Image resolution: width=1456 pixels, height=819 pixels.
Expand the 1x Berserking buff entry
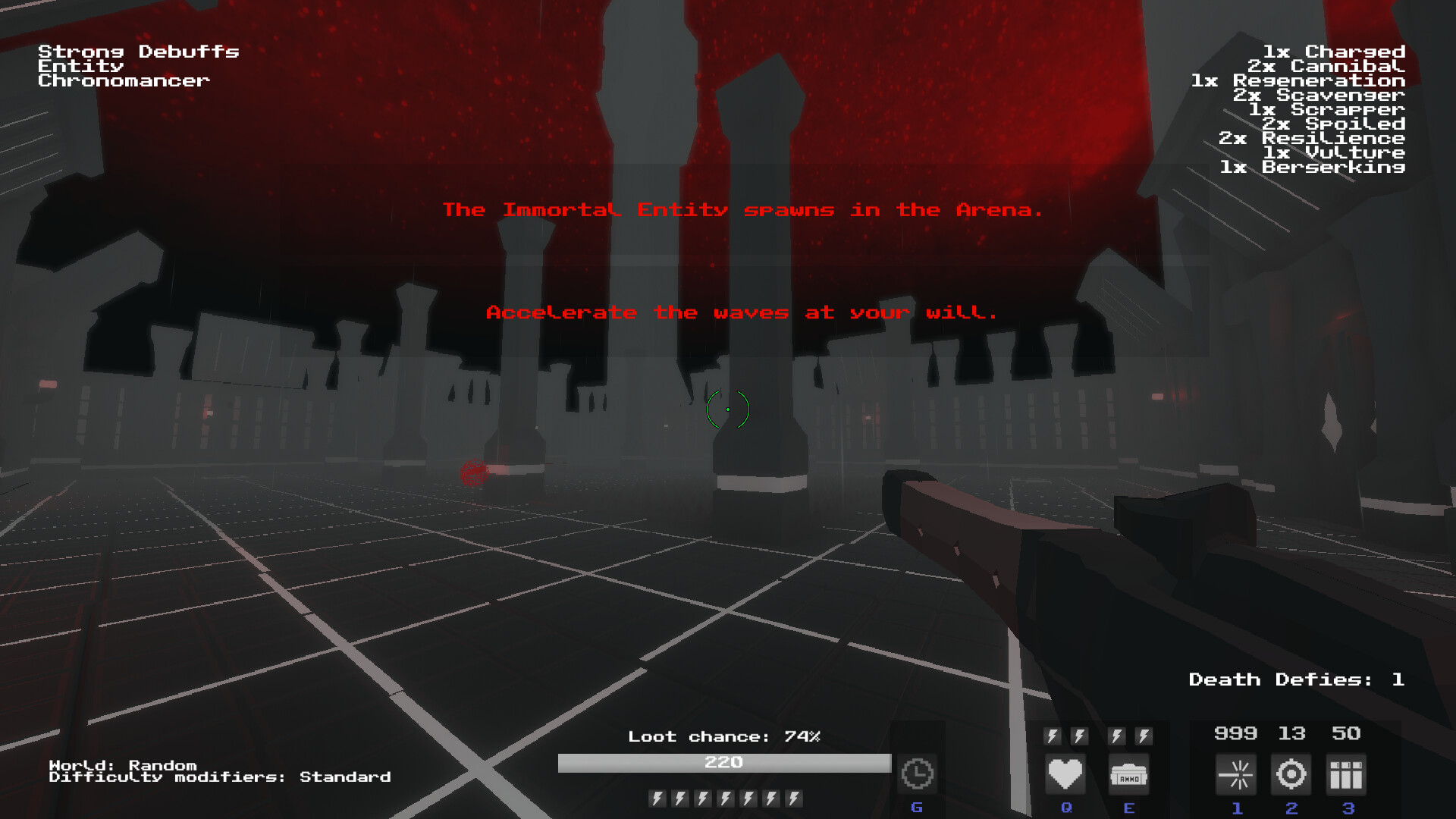pyautogui.click(x=1313, y=167)
